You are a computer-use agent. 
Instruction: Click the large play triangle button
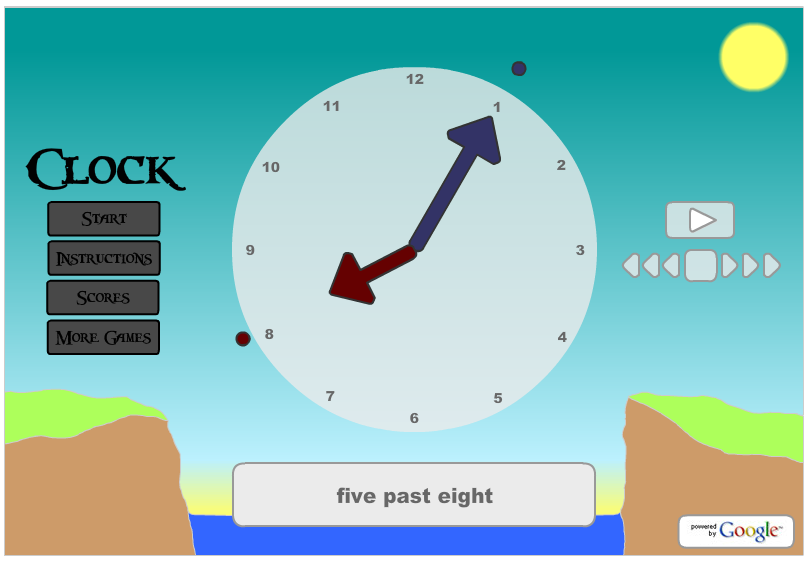pyautogui.click(x=700, y=219)
